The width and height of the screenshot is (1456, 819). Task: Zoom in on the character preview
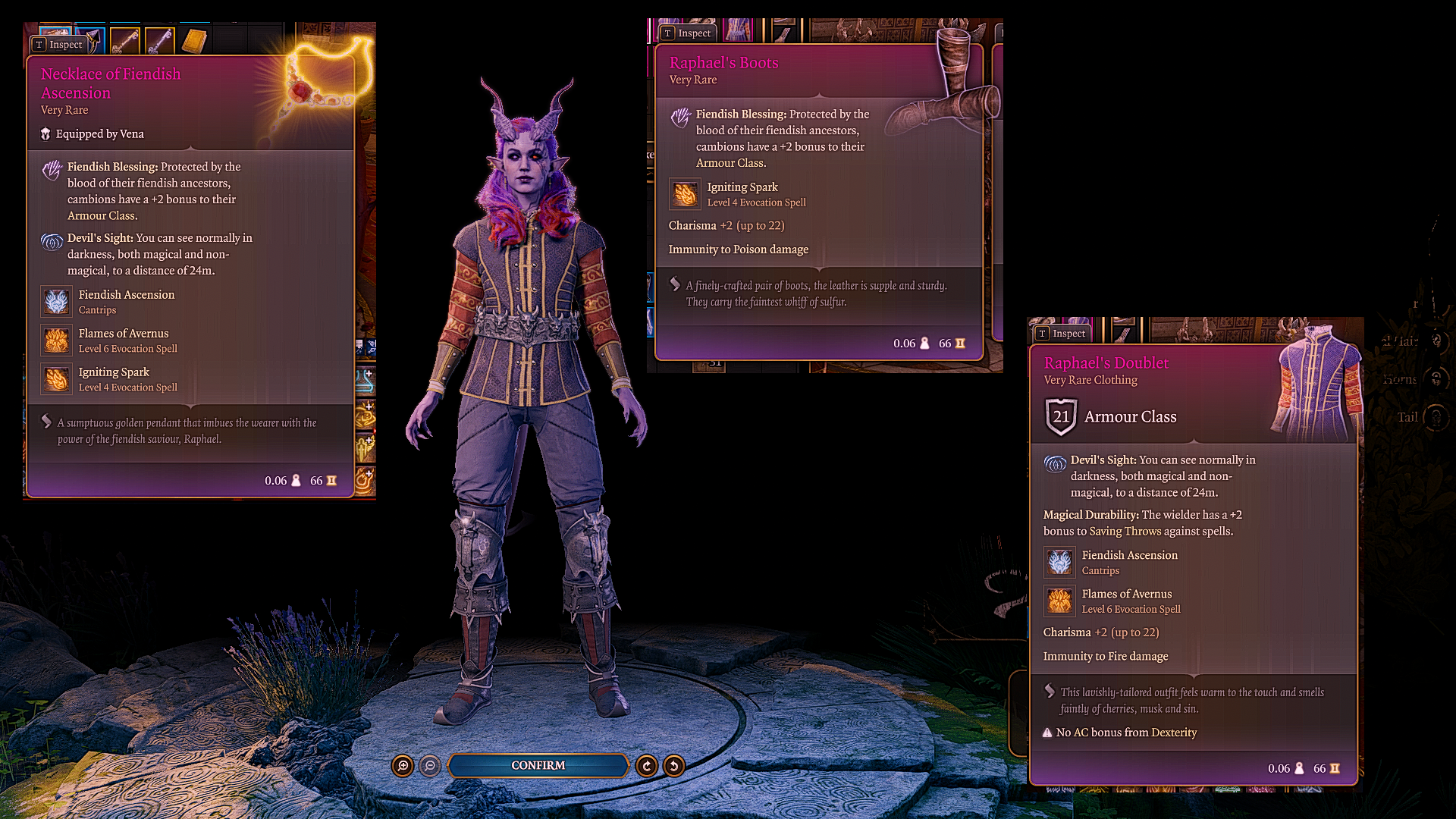[403, 766]
